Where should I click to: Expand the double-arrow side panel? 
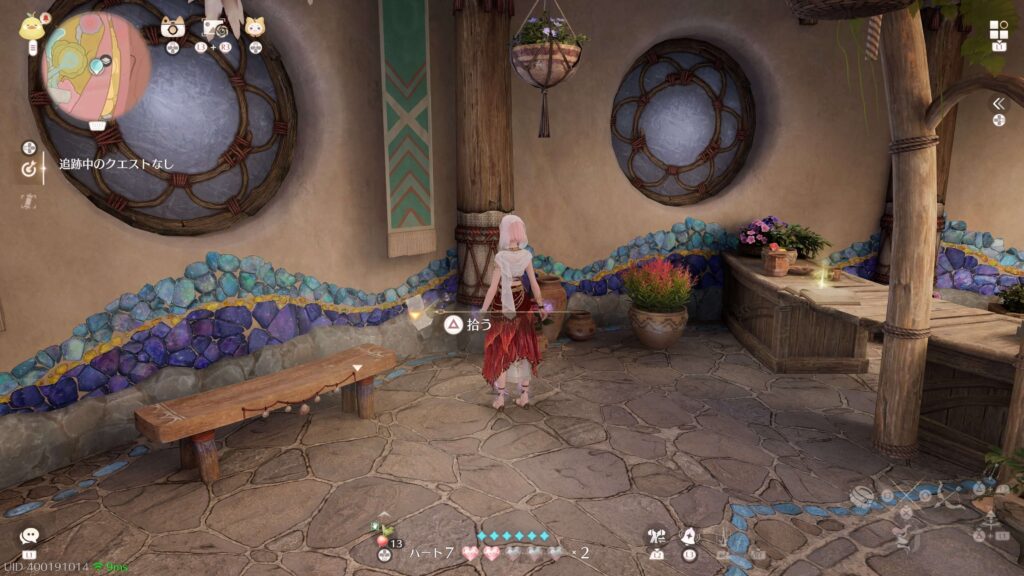[x=998, y=103]
